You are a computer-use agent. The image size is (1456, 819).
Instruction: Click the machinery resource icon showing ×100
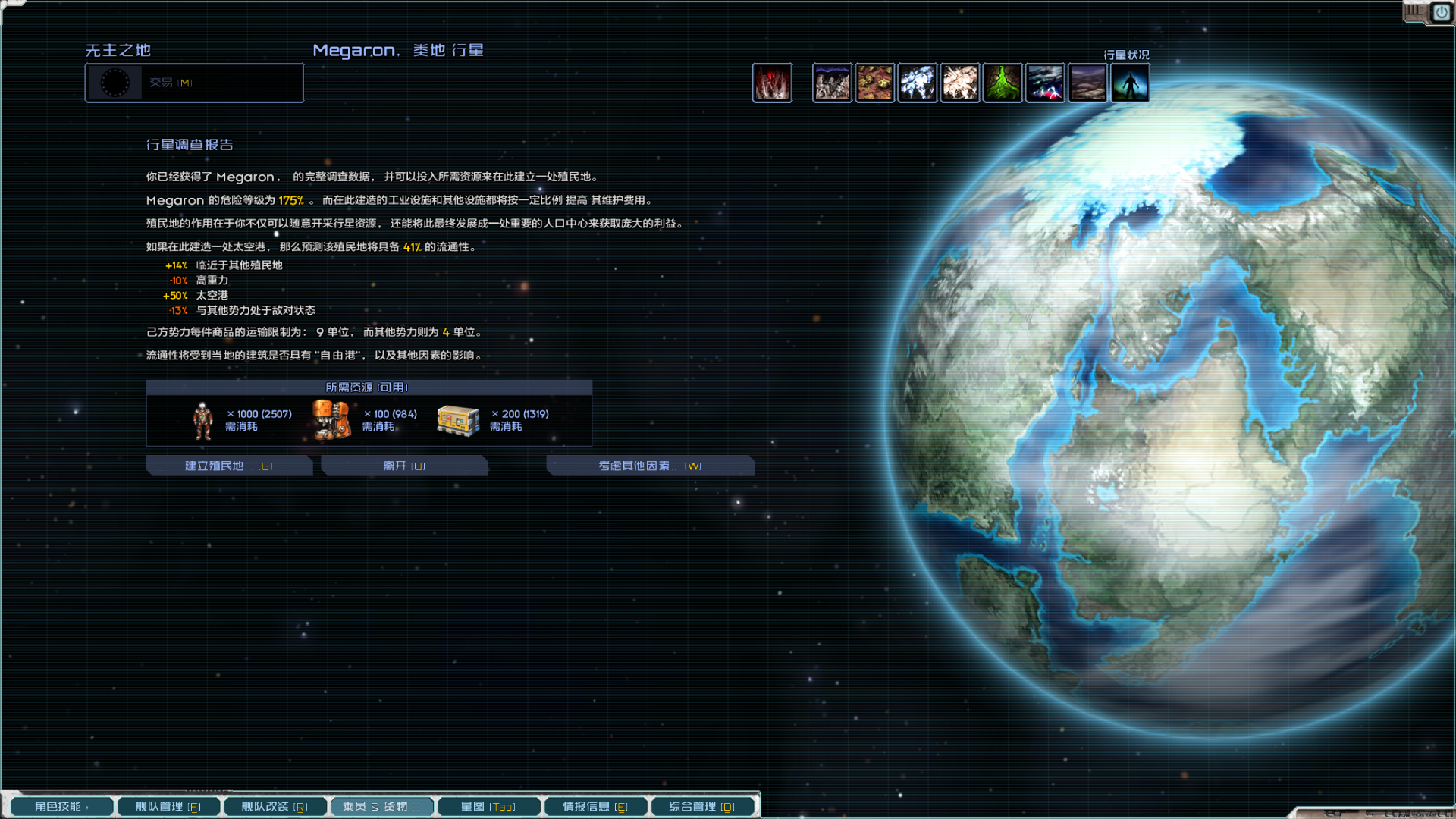(x=331, y=419)
